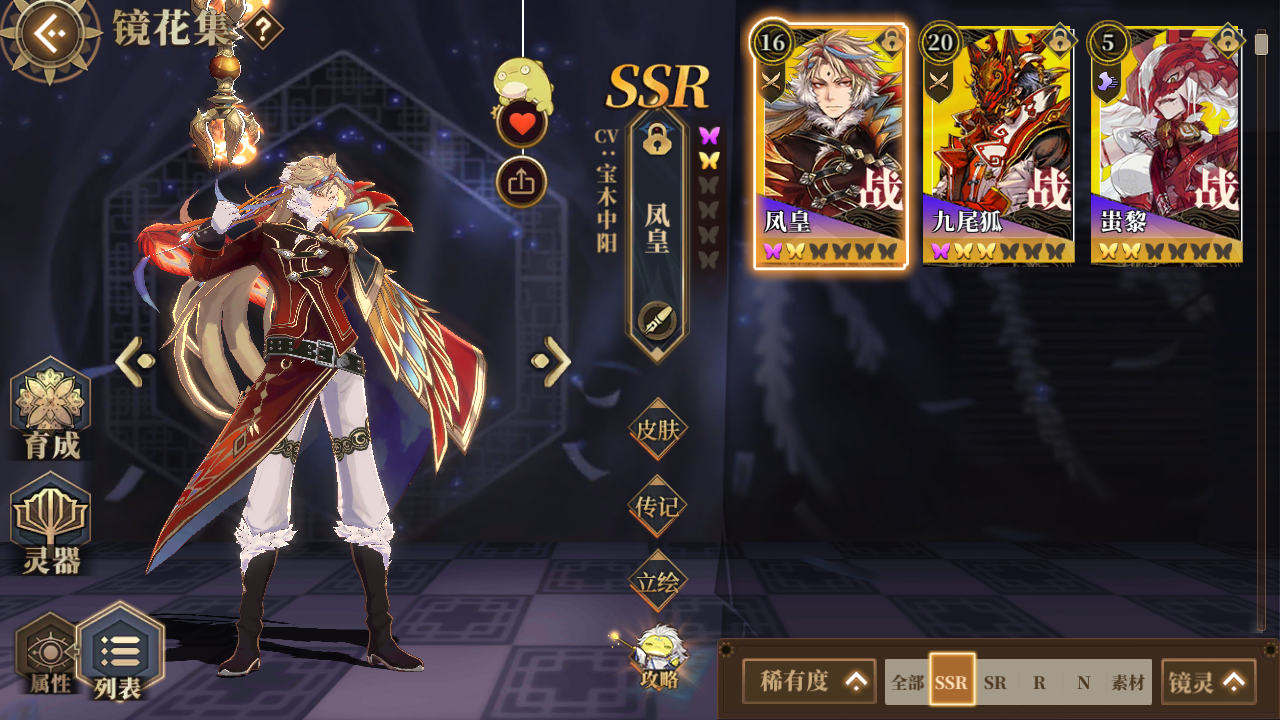Open the 育成 training menu
The height and width of the screenshot is (720, 1280).
coord(51,410)
